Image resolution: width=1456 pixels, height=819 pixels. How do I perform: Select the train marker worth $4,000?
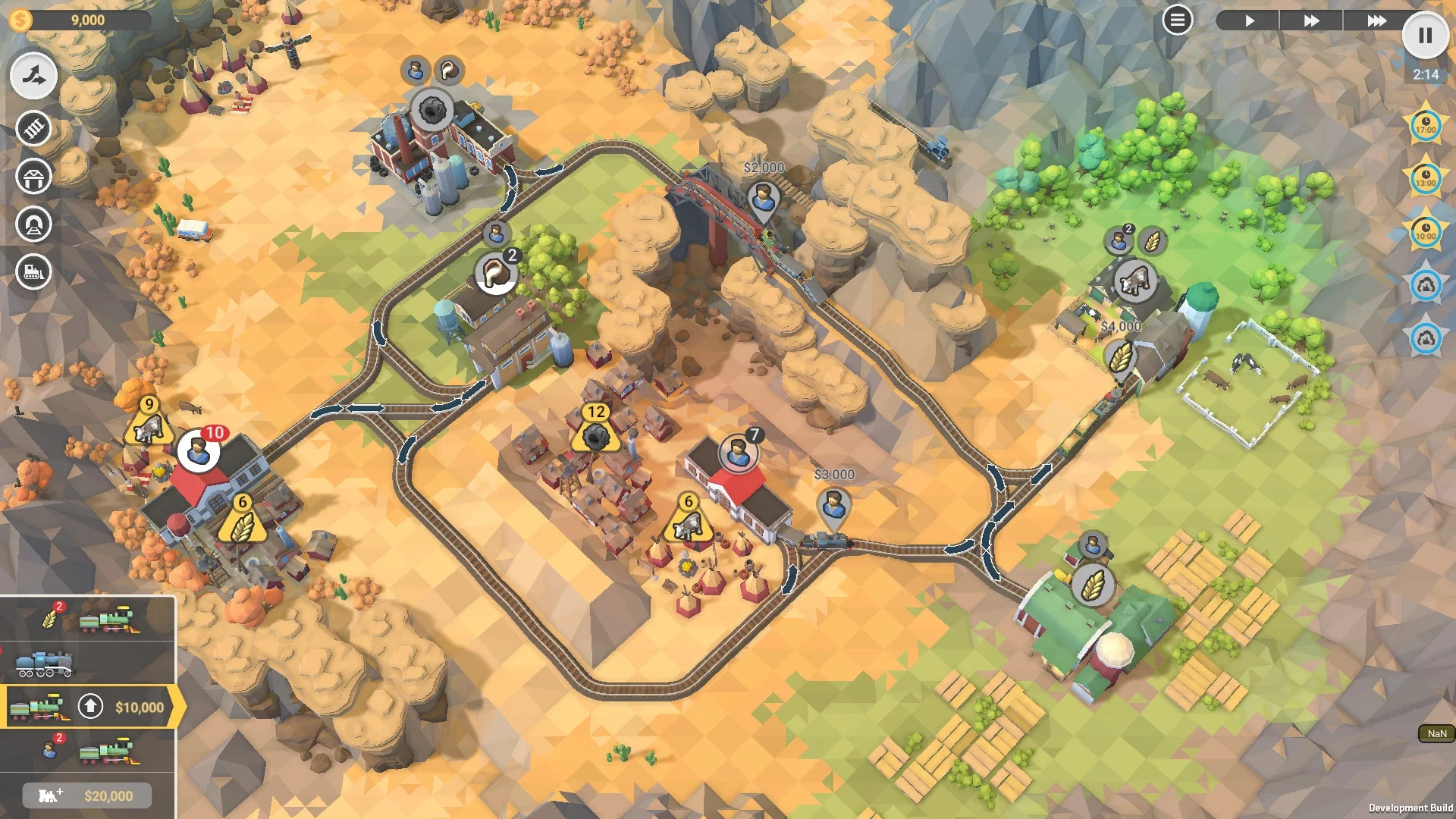(1121, 355)
